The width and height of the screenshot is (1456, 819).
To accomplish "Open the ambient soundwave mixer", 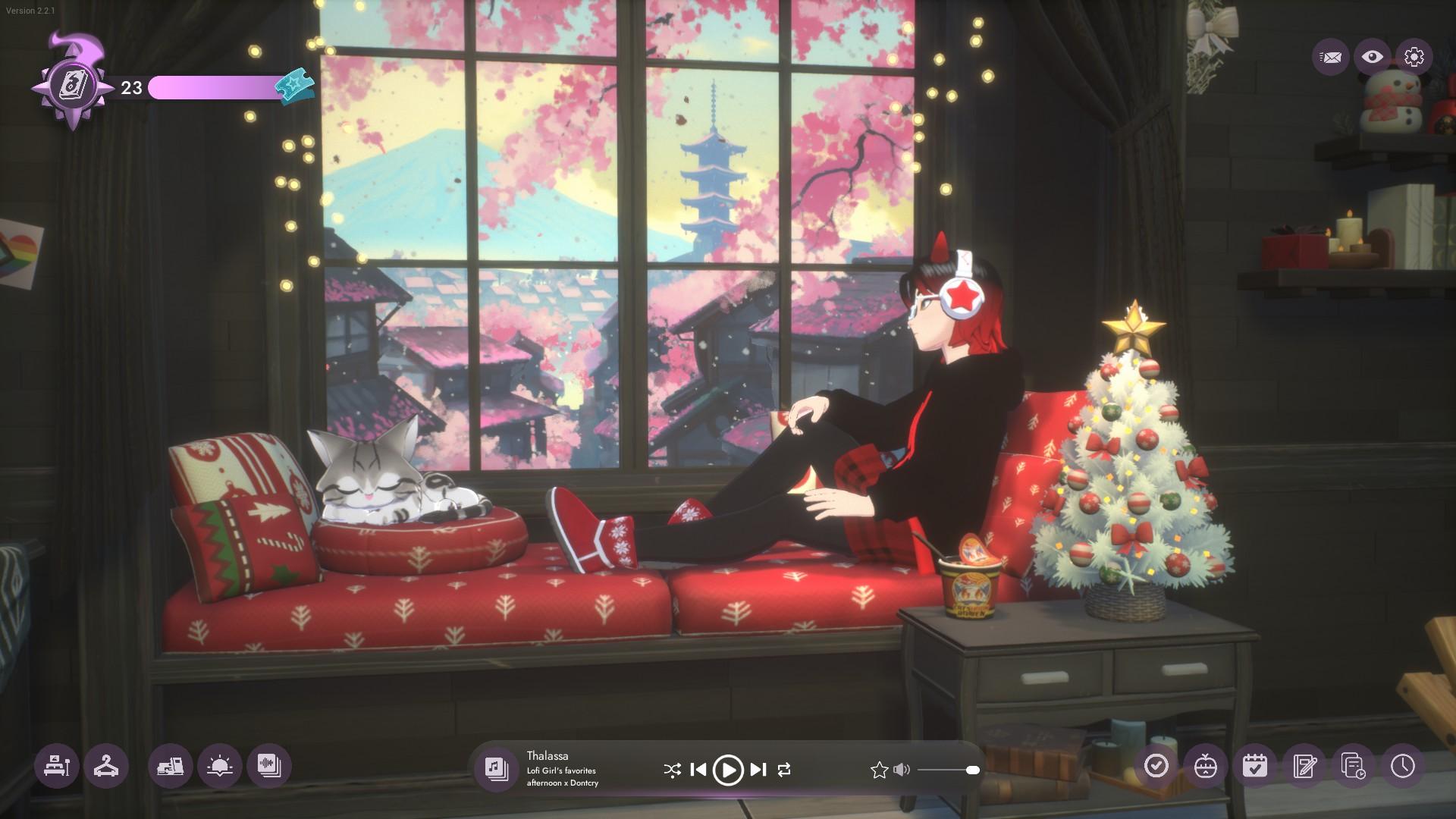I will pos(269,766).
